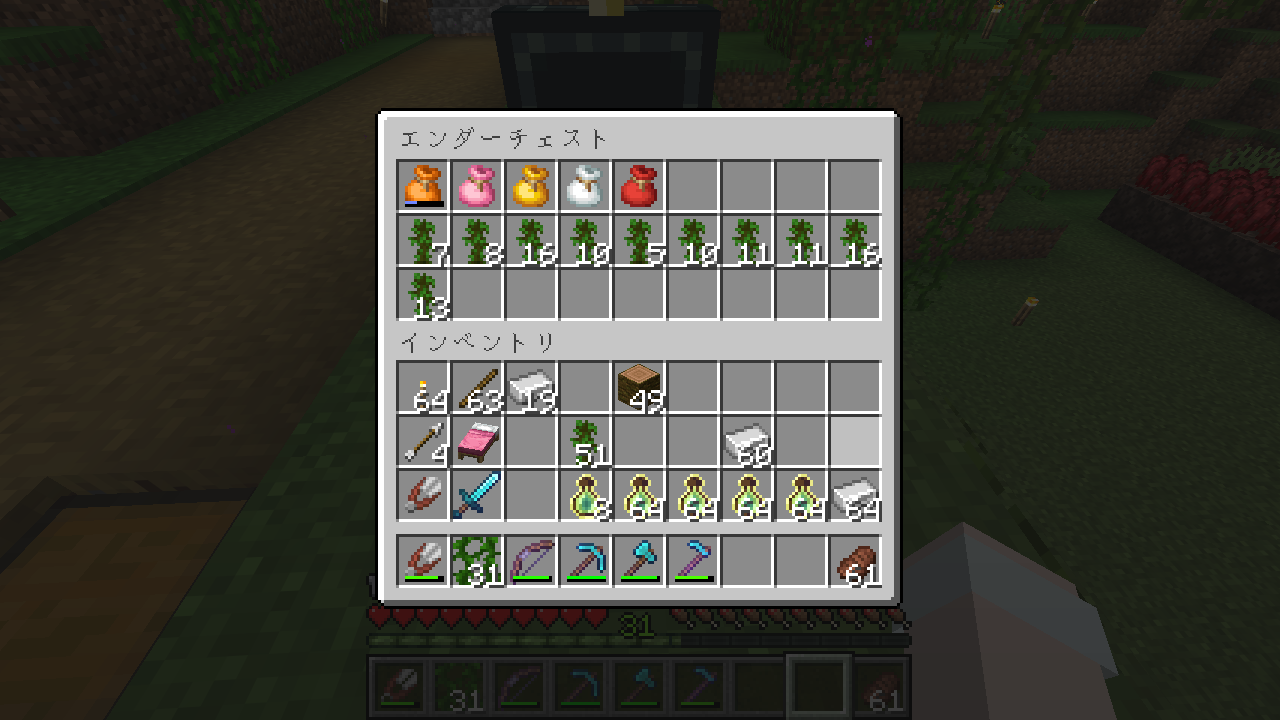The width and height of the screenshot is (1280, 720).
Task: Take the white bundle
Action: [585, 186]
